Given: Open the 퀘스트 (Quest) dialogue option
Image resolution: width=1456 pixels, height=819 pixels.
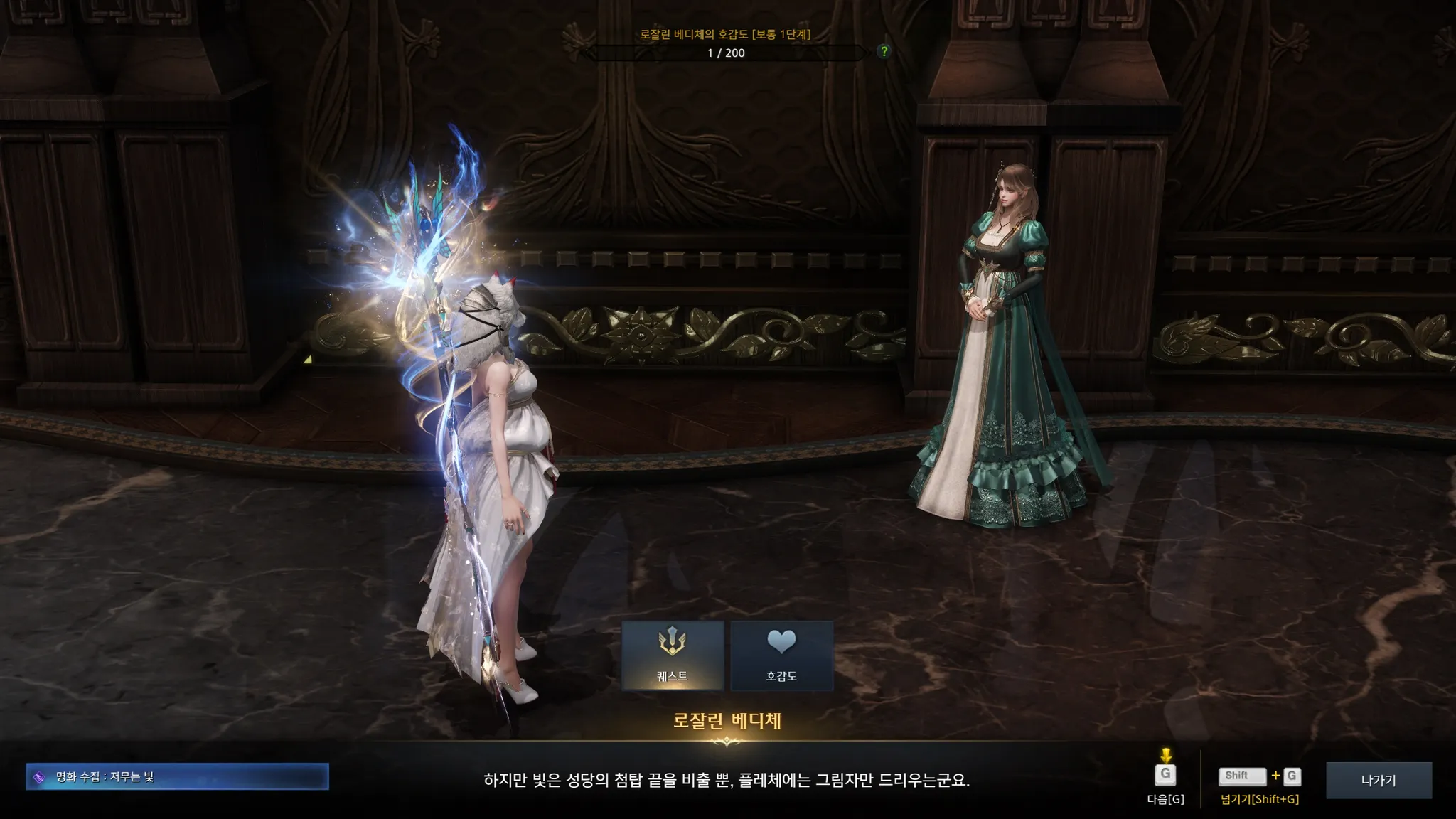Looking at the screenshot, I should click(x=673, y=655).
